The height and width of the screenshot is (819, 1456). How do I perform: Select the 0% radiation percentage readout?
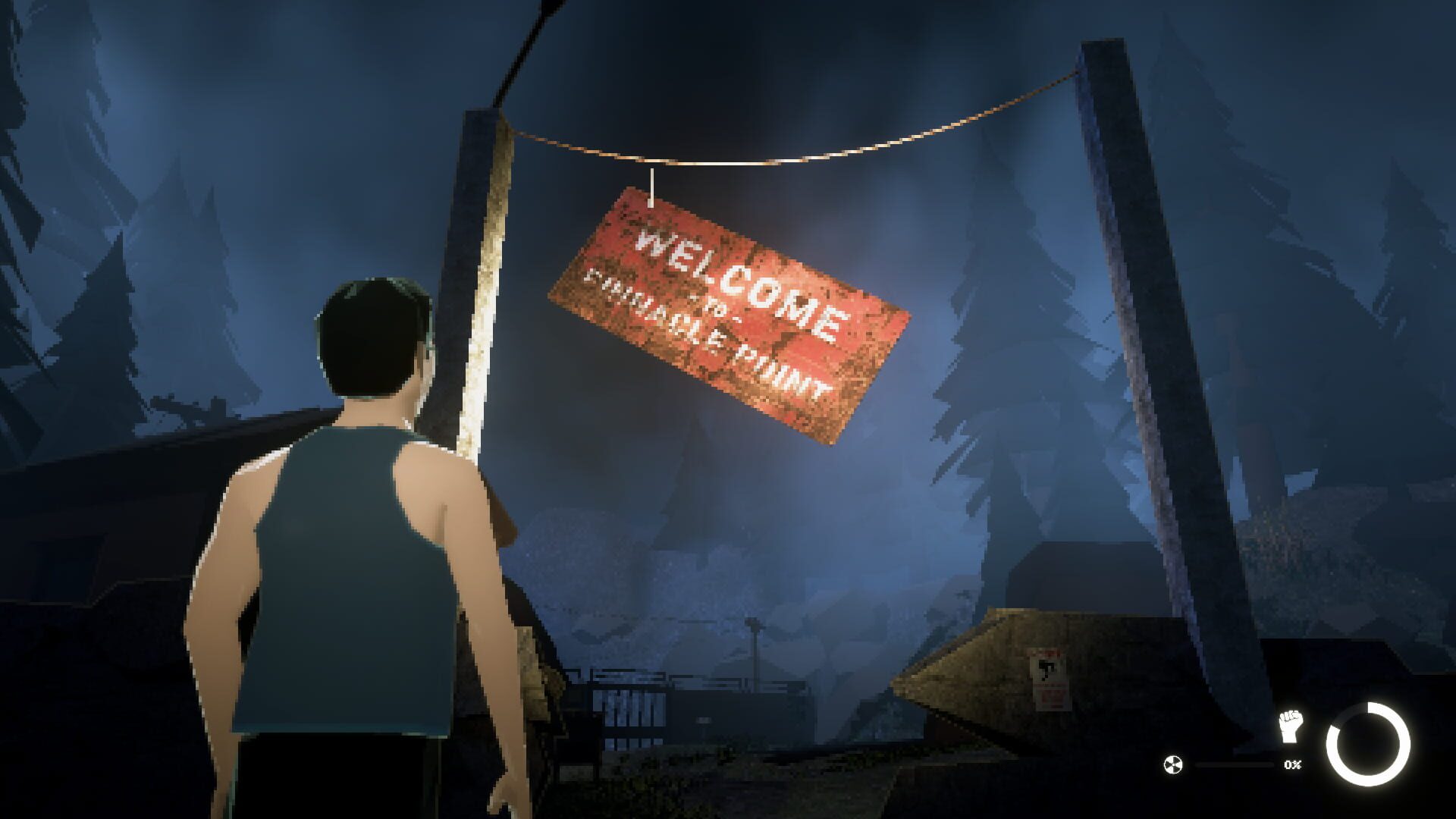tap(1293, 764)
